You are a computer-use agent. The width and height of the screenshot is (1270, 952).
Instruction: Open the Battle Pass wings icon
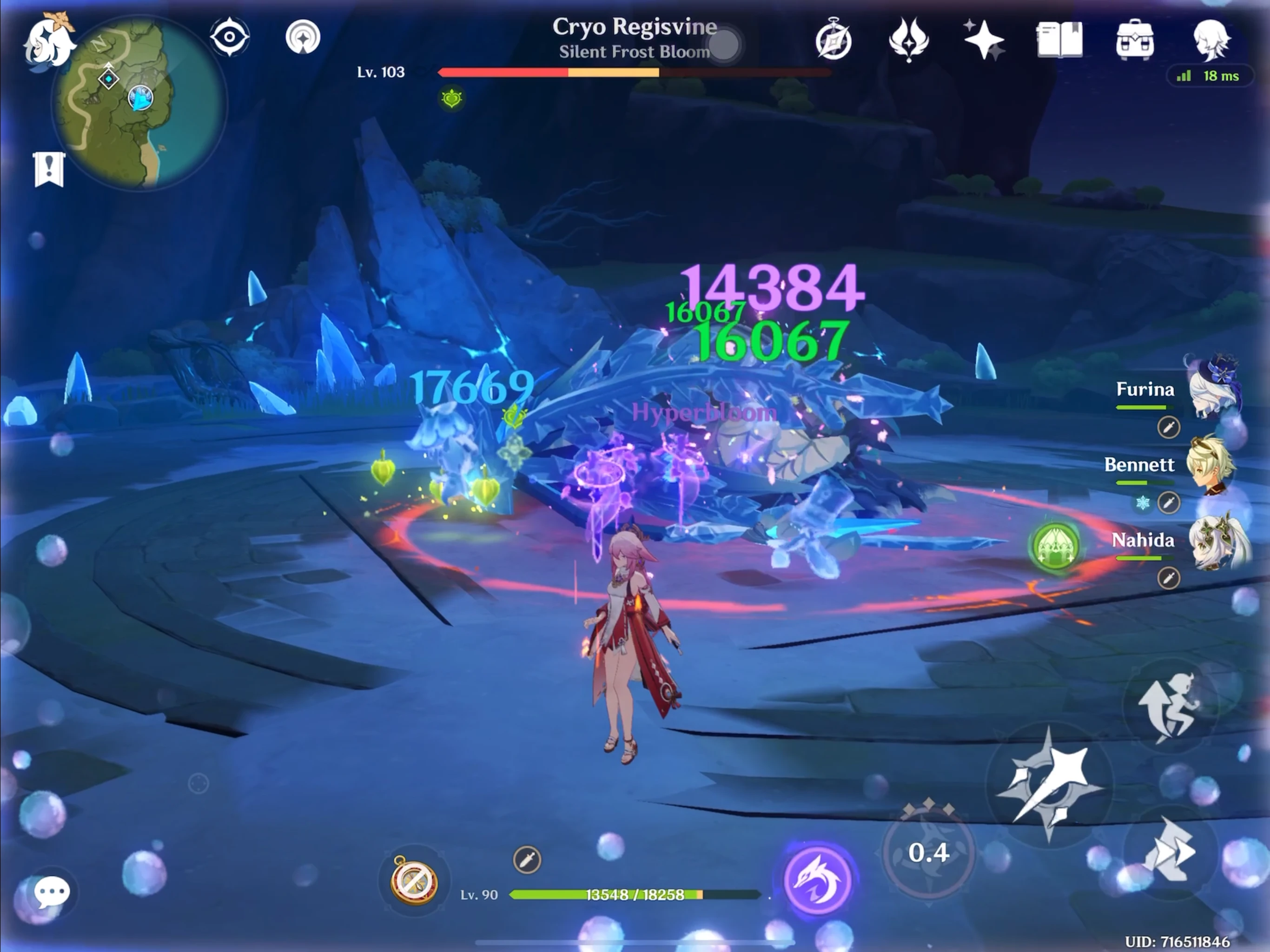(909, 40)
